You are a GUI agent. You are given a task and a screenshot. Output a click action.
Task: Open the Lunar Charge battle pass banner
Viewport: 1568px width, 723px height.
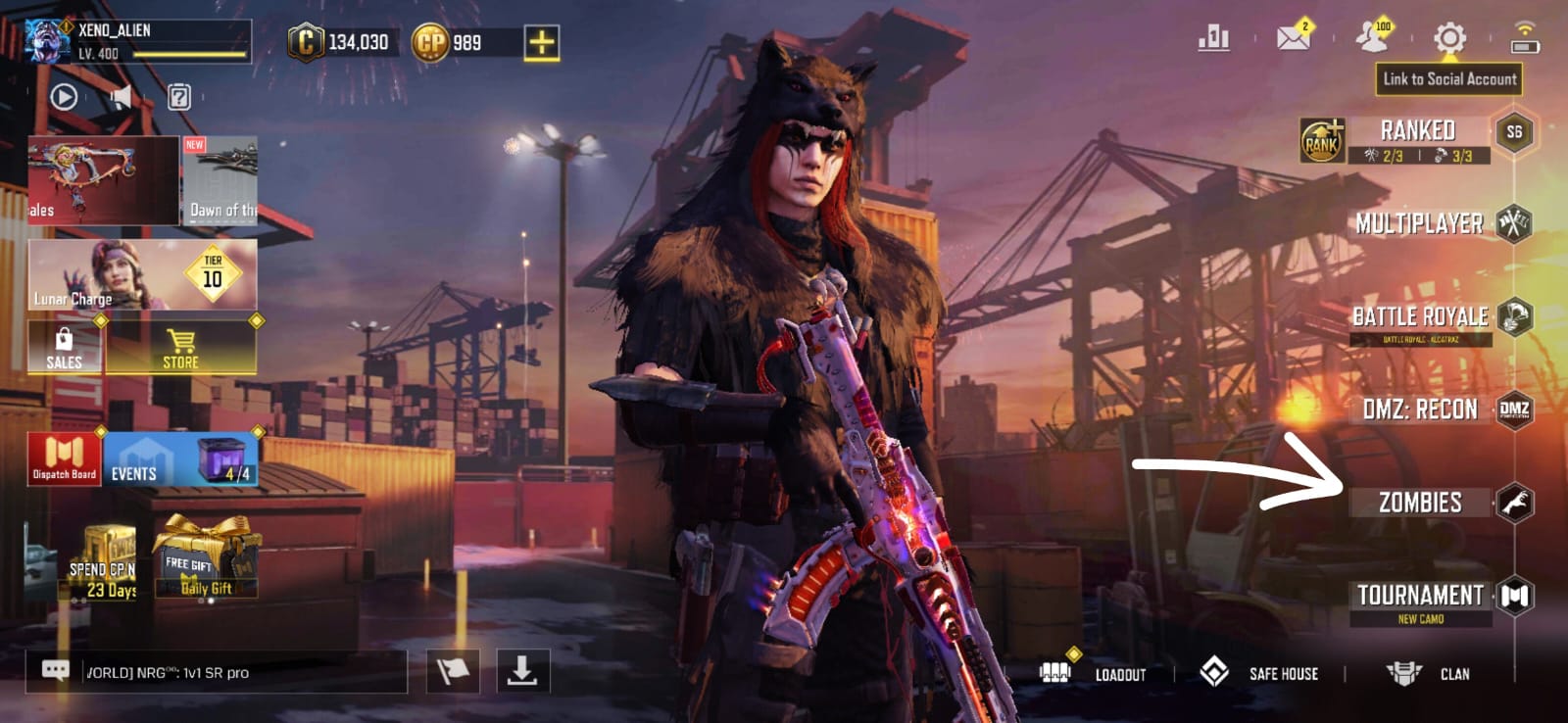pyautogui.click(x=143, y=275)
